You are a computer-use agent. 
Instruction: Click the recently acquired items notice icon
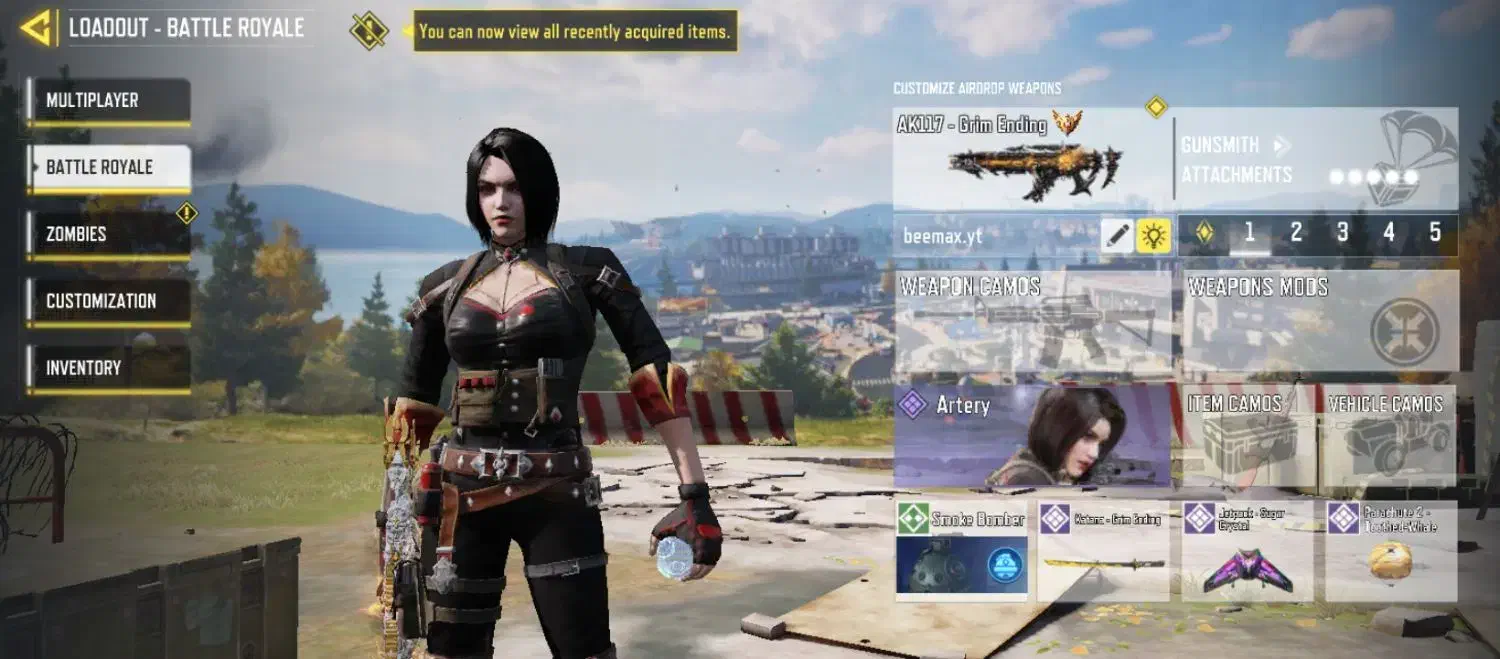pyautogui.click(x=369, y=30)
